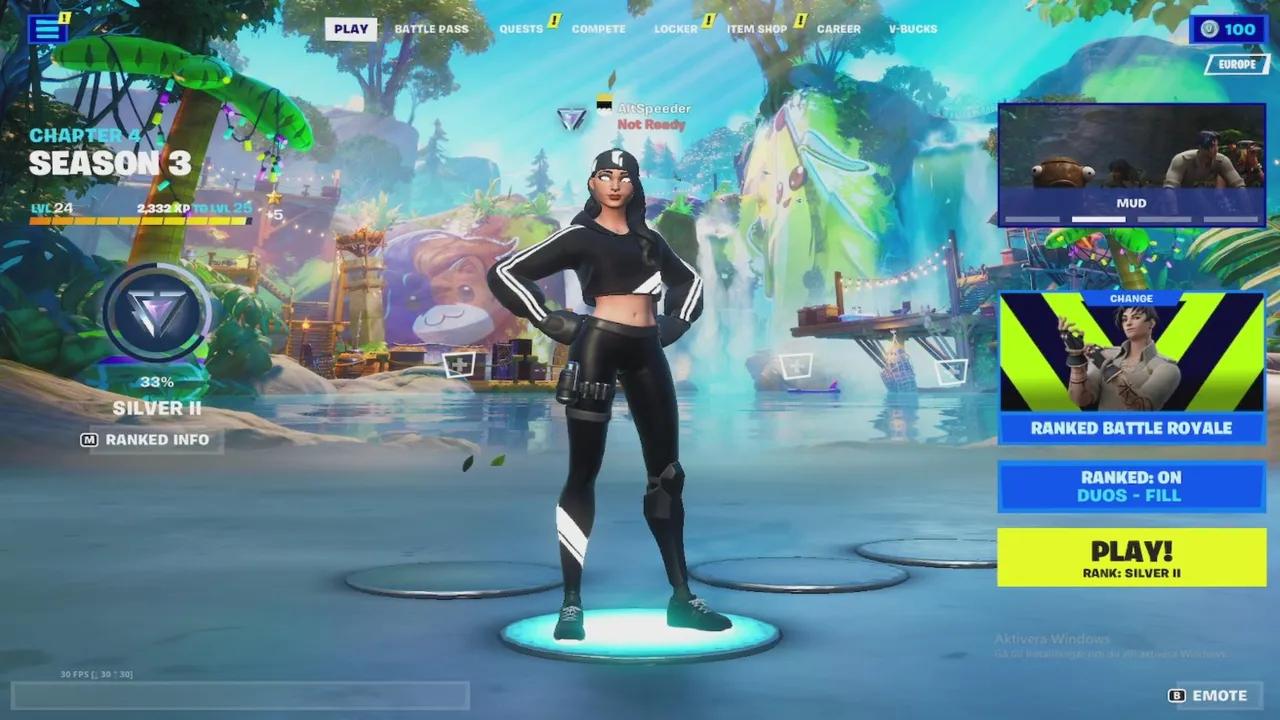This screenshot has height=720, width=1280.
Task: Select the second MUD carousel progress segment
Action: click(1100, 219)
